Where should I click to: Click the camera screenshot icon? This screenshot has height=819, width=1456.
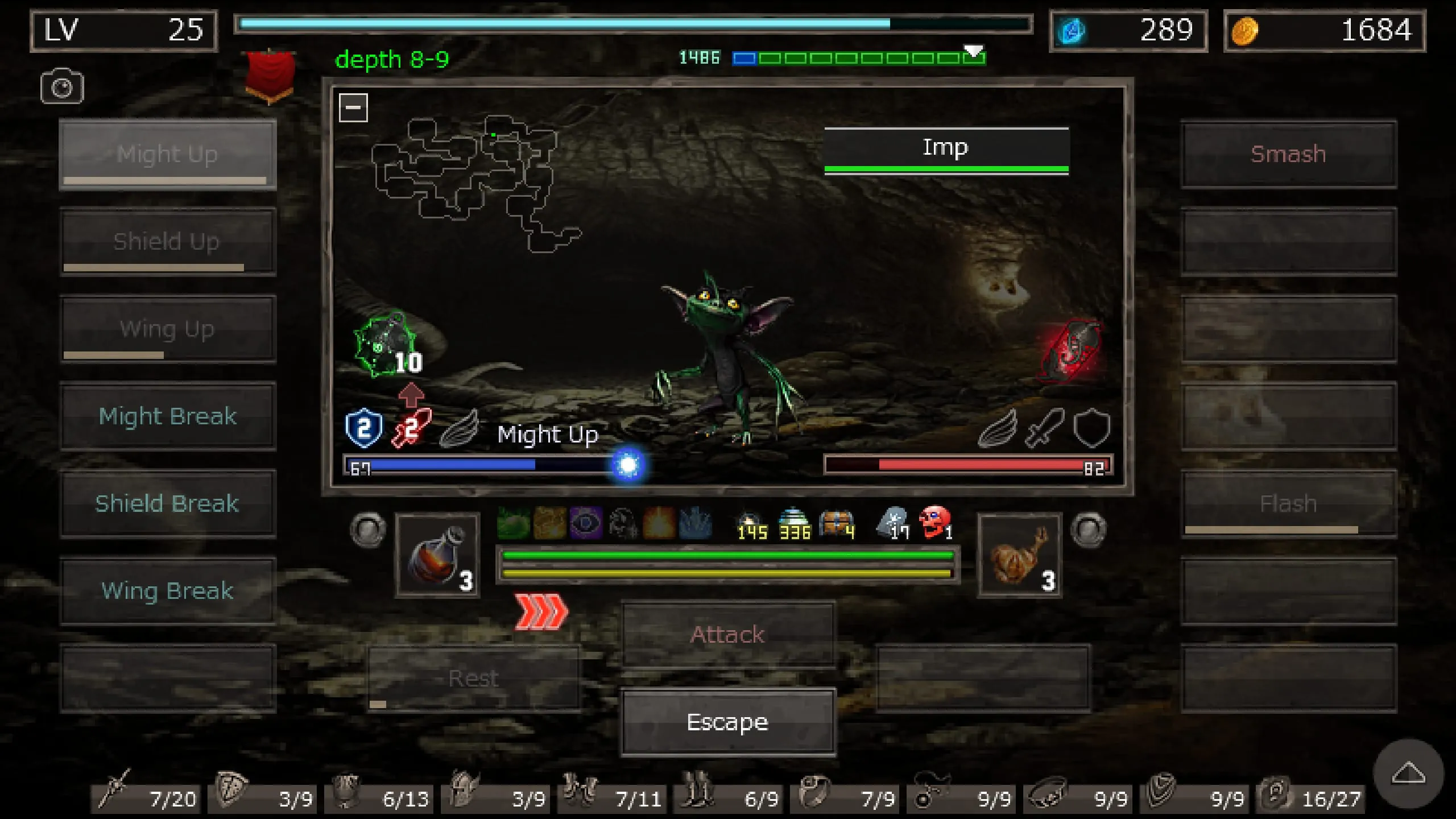(61, 86)
